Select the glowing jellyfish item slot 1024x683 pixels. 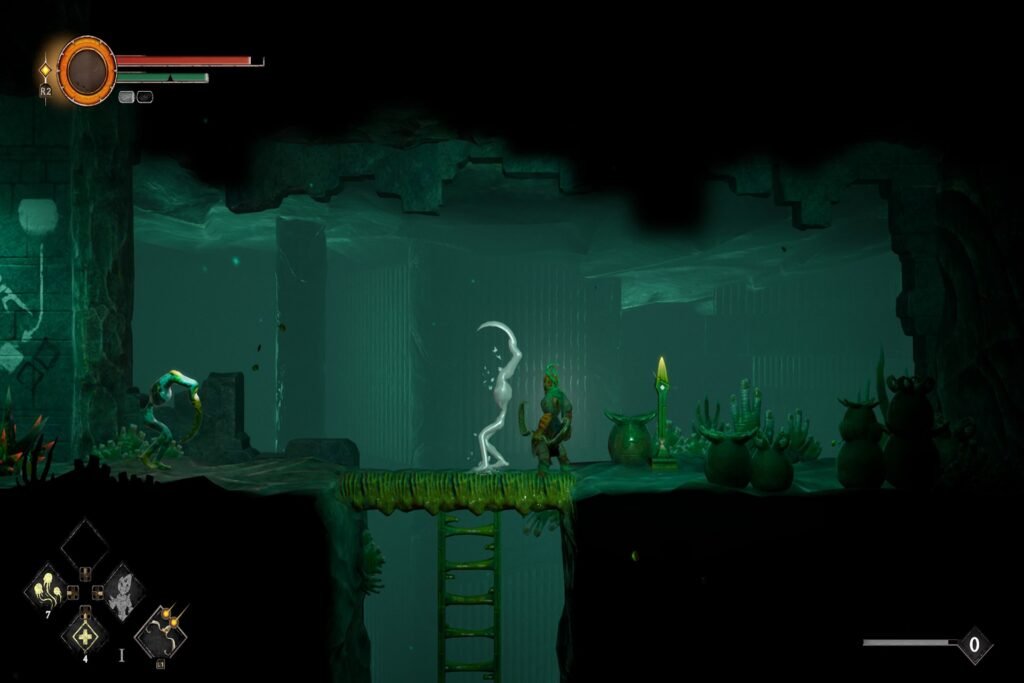46,588
